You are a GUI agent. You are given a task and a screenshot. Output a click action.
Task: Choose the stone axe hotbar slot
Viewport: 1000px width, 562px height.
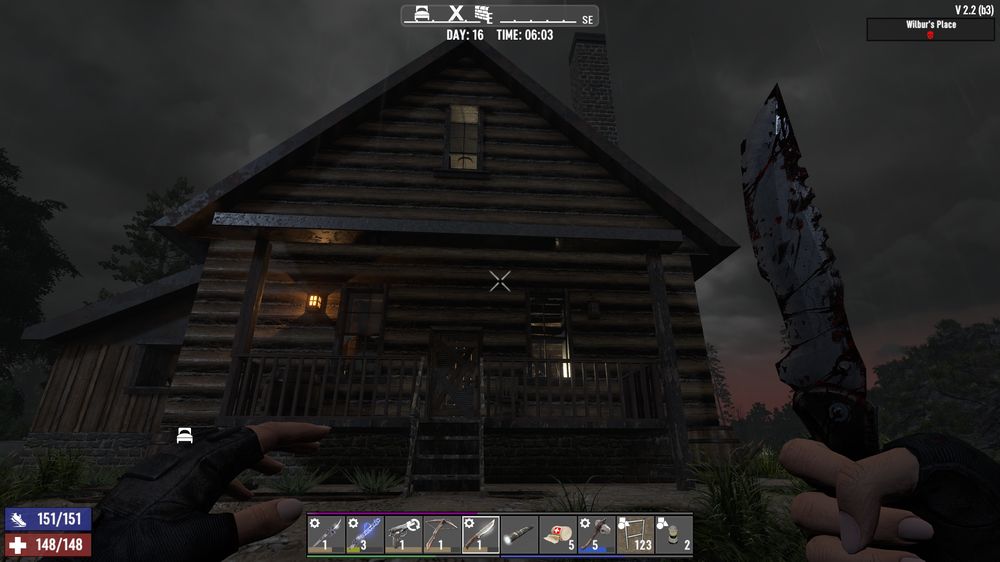coord(596,533)
